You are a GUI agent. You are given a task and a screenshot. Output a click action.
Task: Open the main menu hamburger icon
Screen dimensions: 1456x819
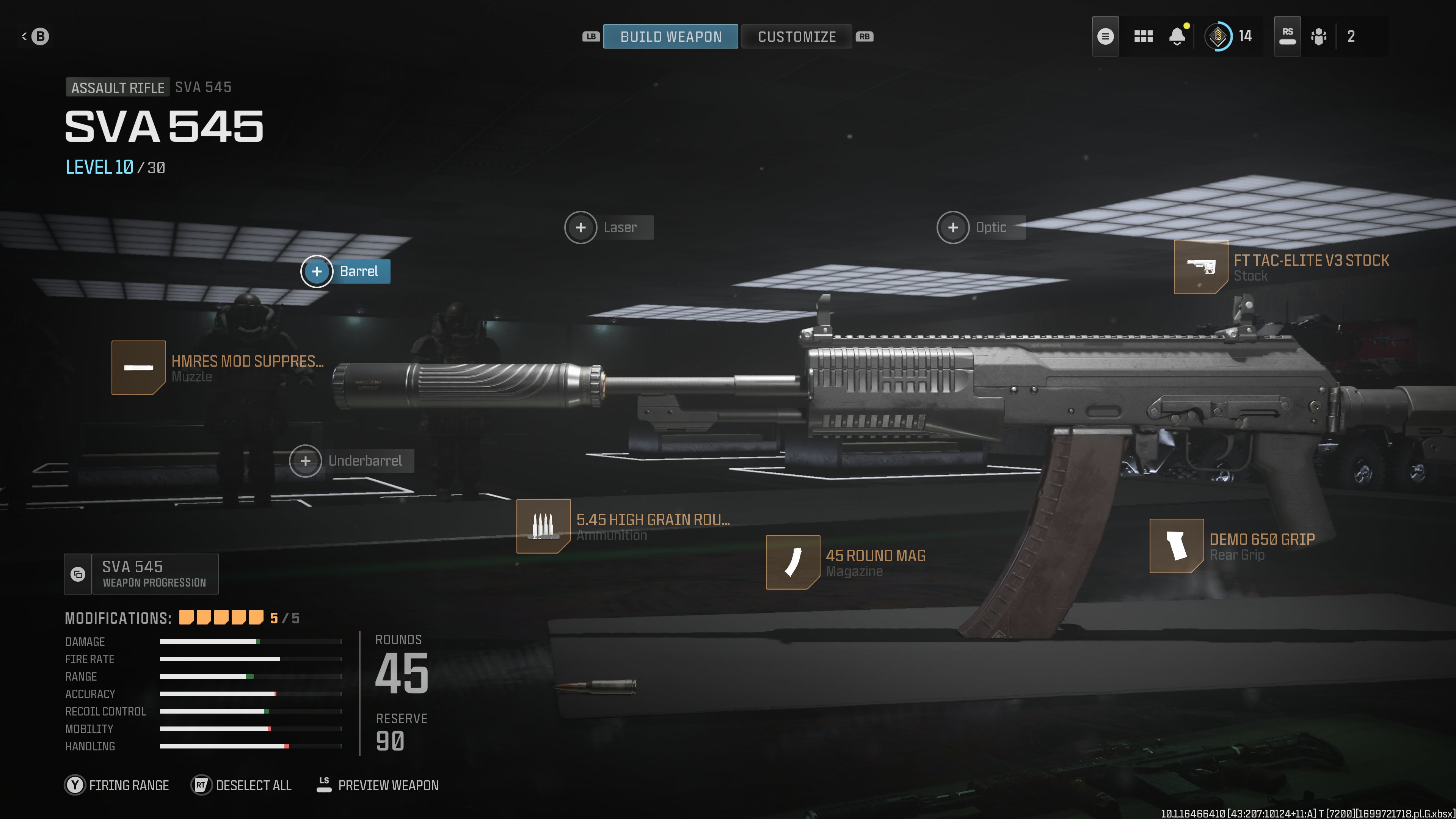pyautogui.click(x=1106, y=36)
